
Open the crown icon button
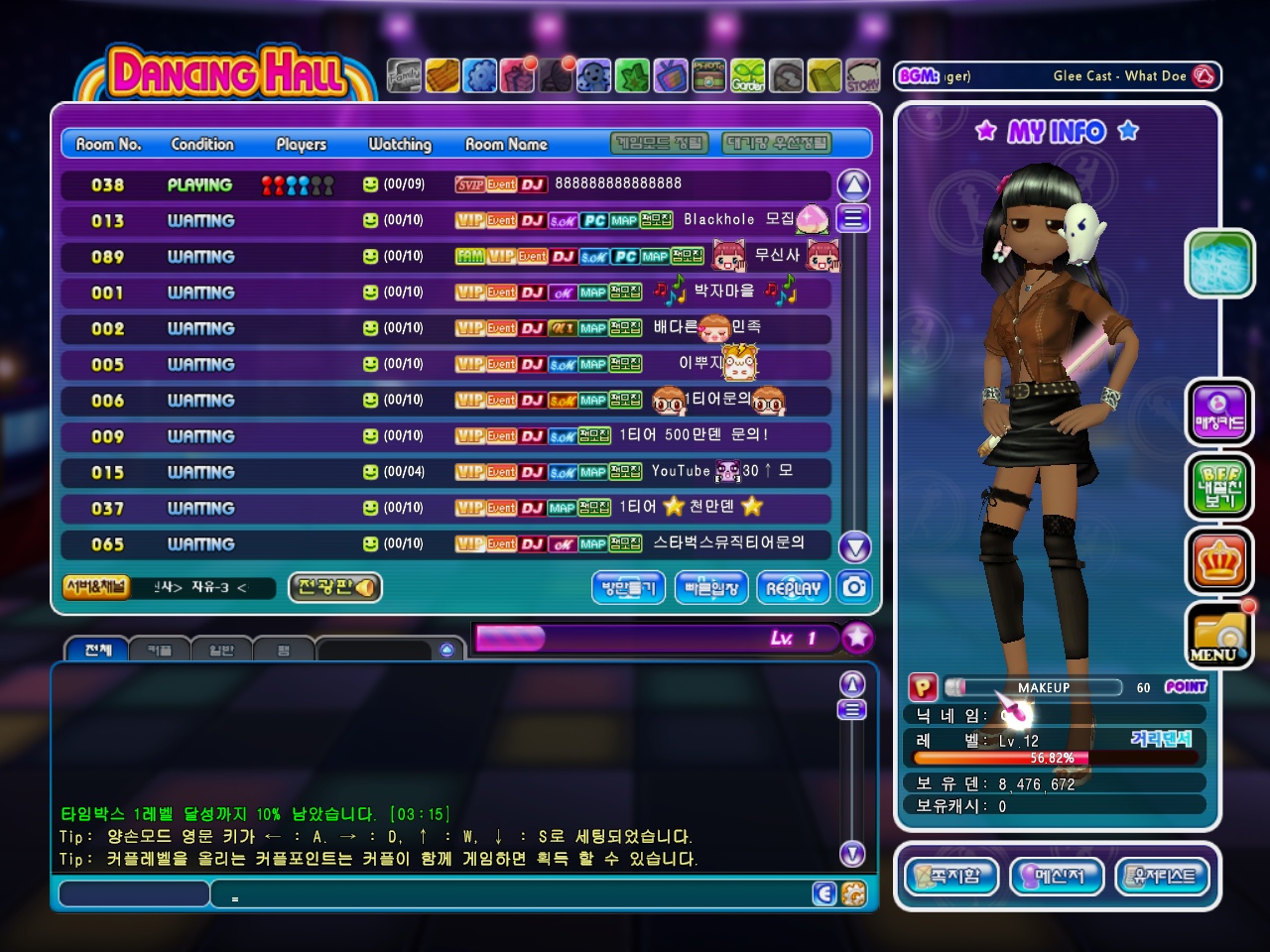(1218, 561)
